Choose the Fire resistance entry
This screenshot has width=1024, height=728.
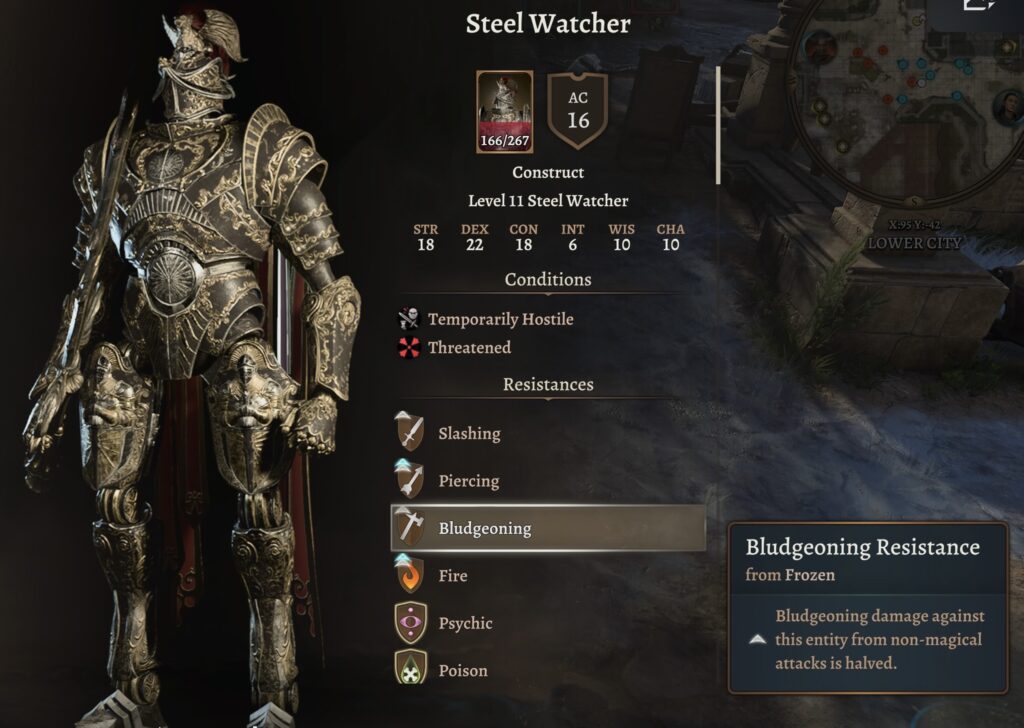click(x=452, y=576)
